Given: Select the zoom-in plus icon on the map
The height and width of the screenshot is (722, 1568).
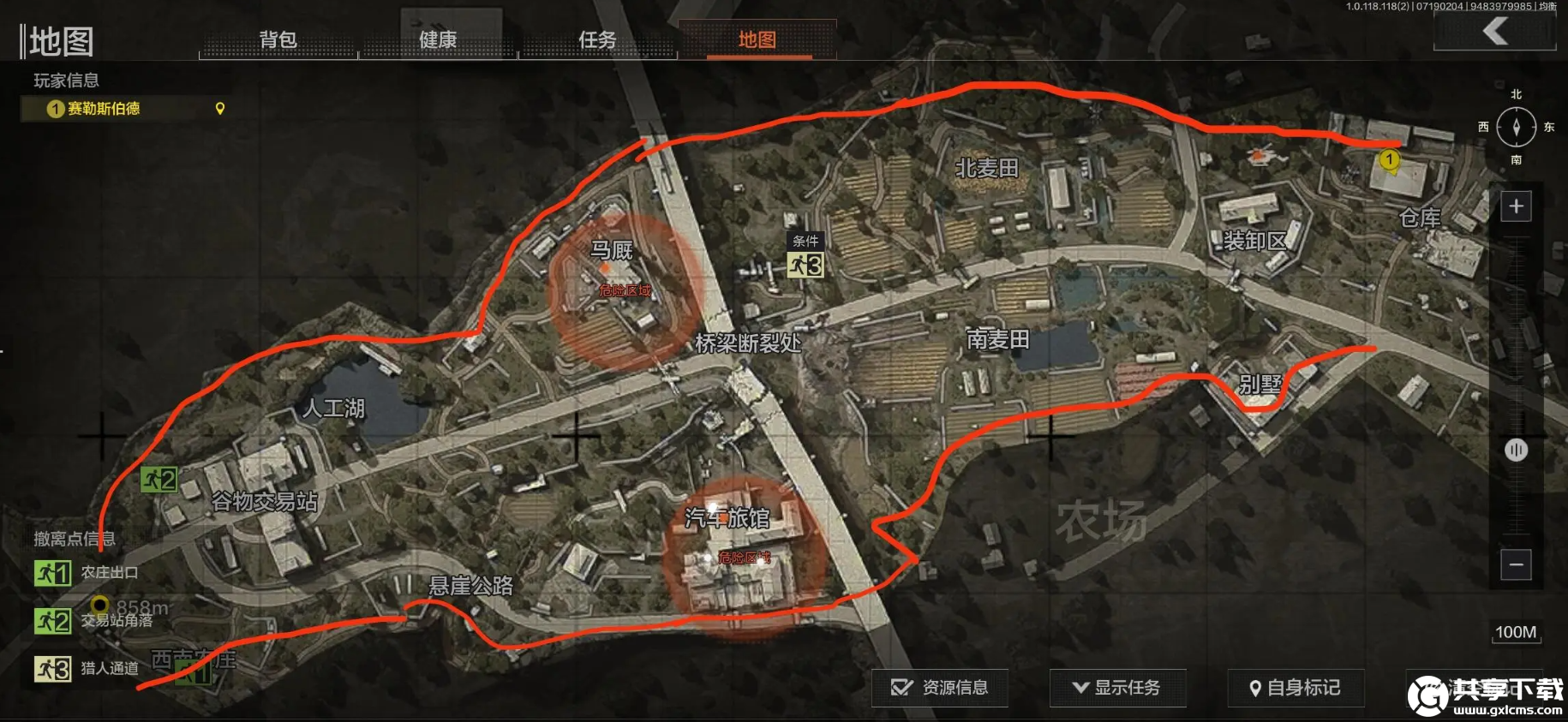Looking at the screenshot, I should click(1517, 206).
